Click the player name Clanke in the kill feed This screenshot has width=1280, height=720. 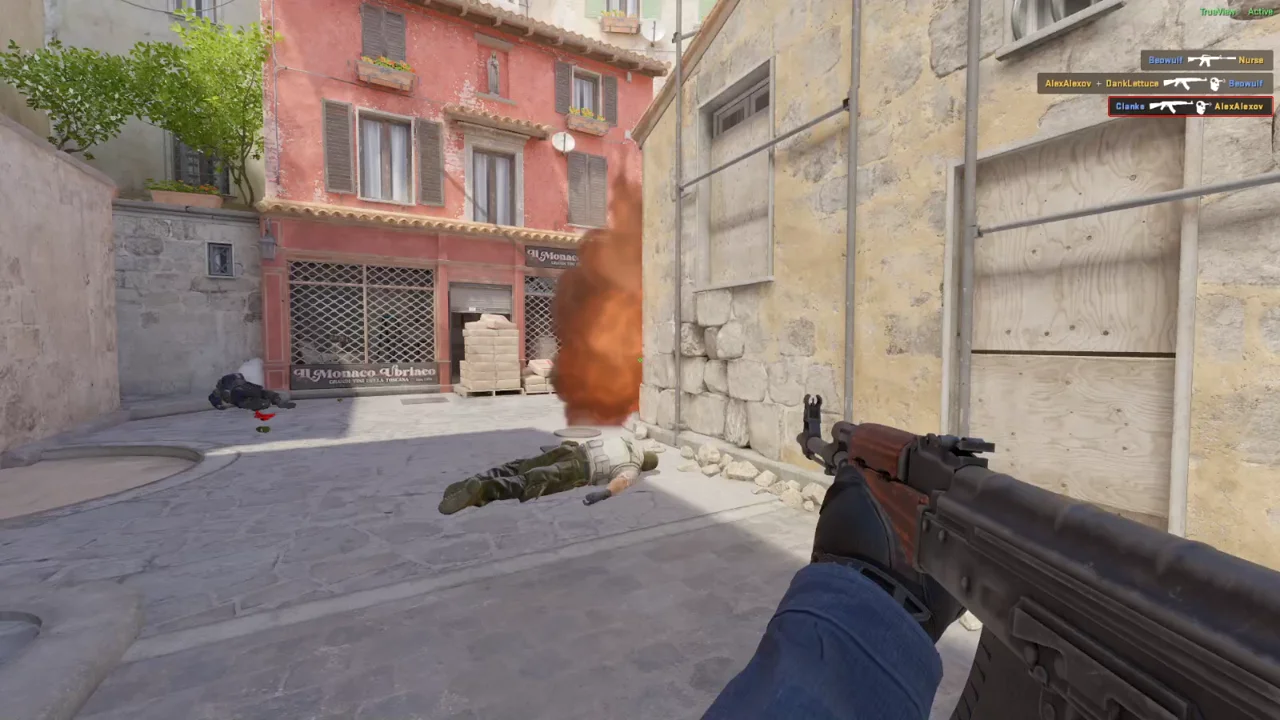click(x=1131, y=106)
